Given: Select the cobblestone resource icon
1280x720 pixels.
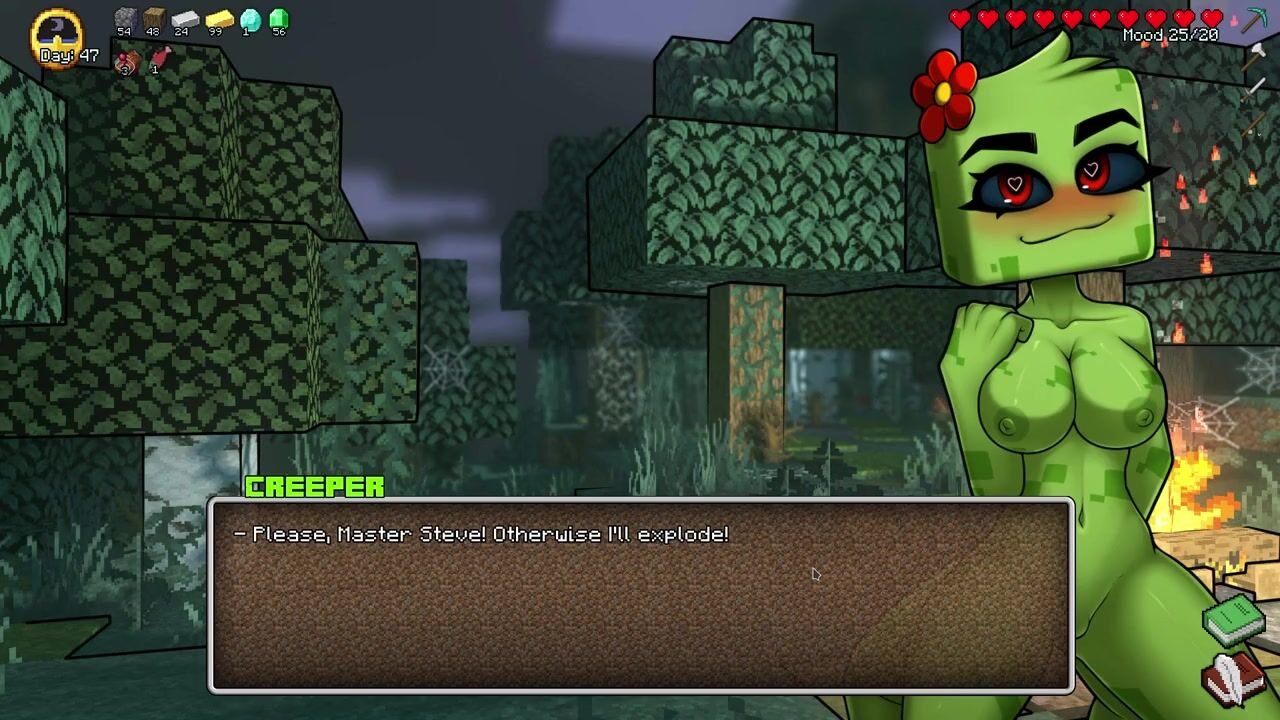Looking at the screenshot, I should [x=124, y=18].
